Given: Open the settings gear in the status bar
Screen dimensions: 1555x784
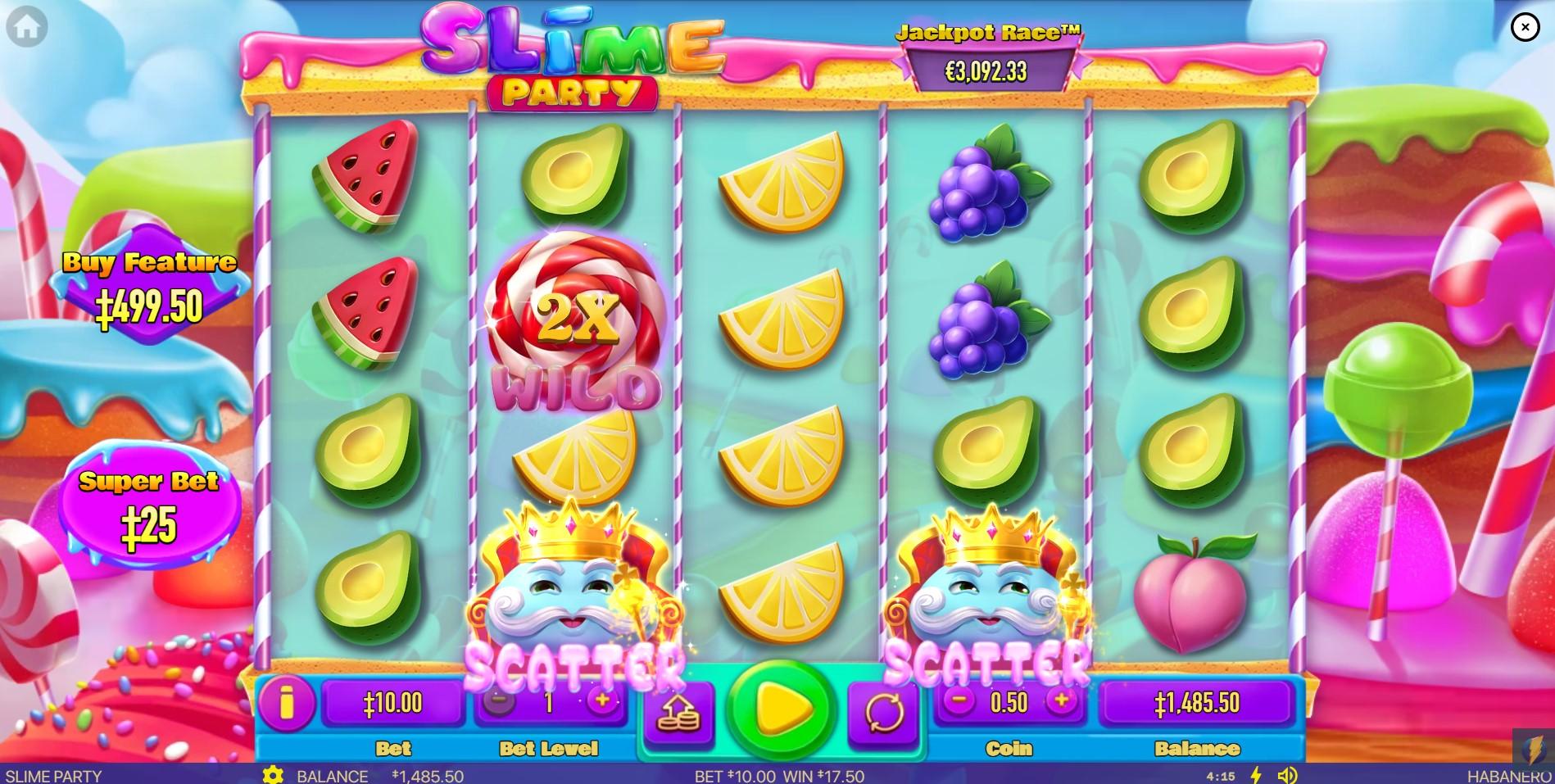Looking at the screenshot, I should (x=272, y=775).
